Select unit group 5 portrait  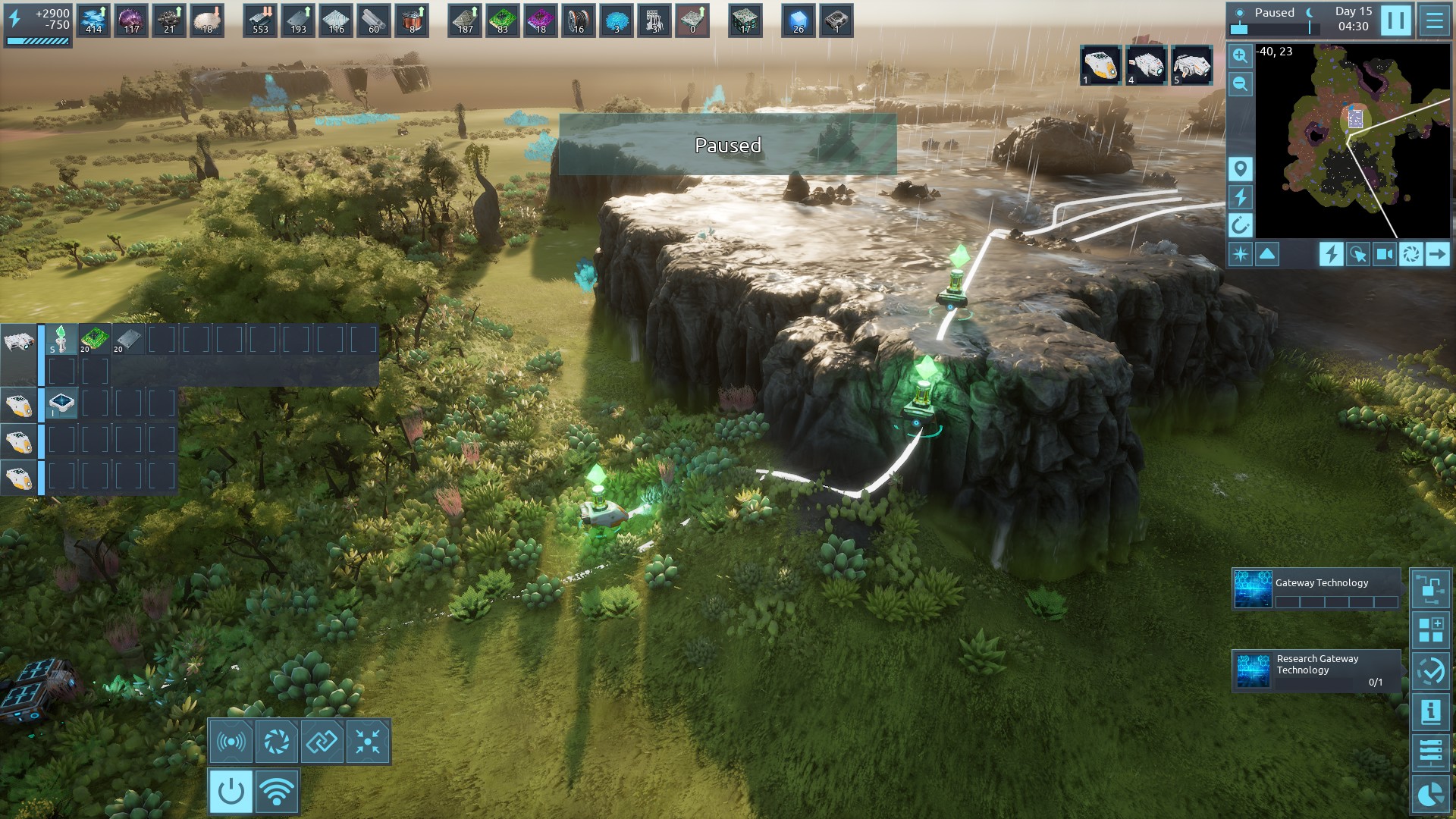pos(1191,65)
